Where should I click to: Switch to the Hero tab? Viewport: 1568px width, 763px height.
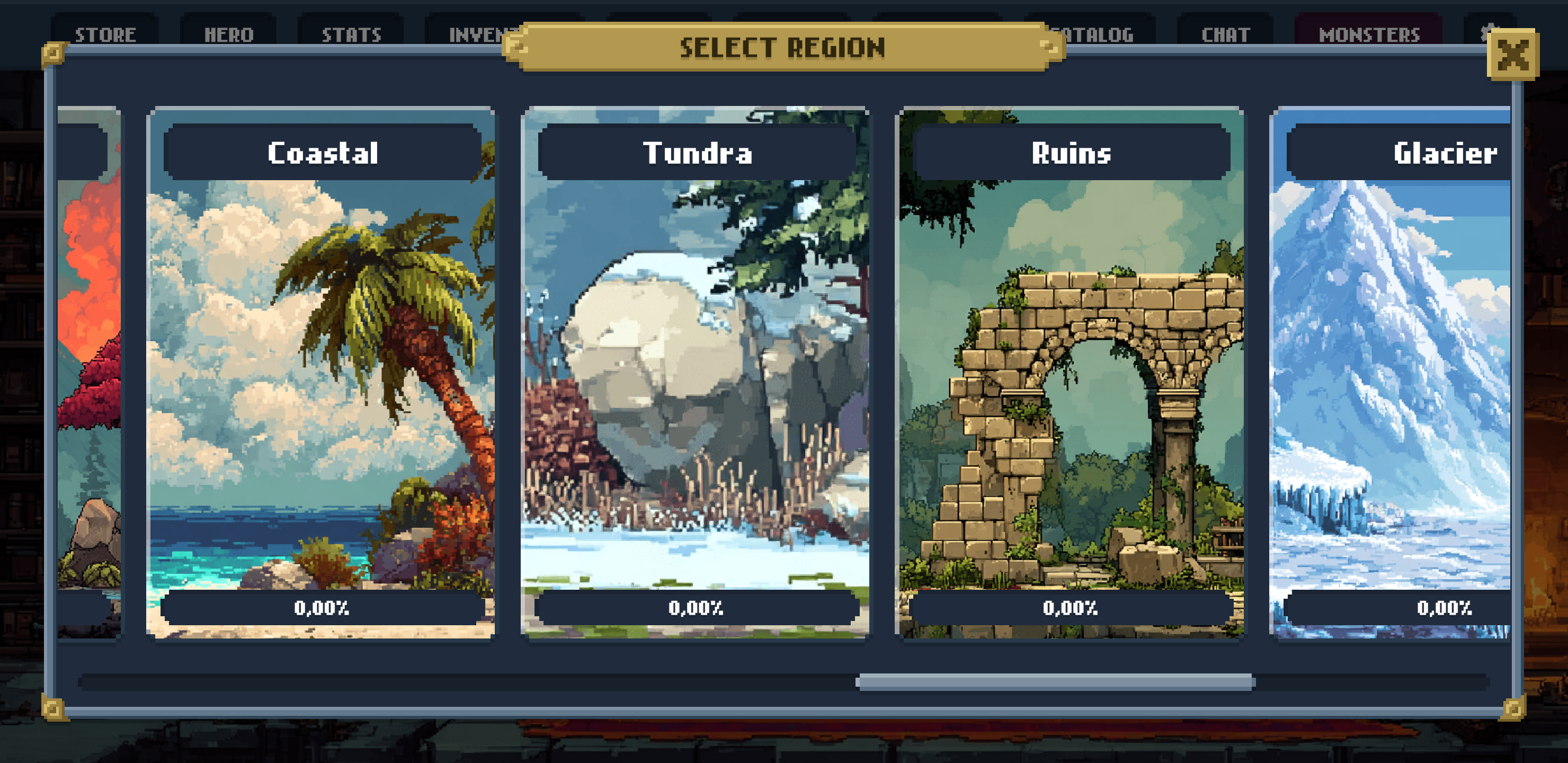point(227,33)
